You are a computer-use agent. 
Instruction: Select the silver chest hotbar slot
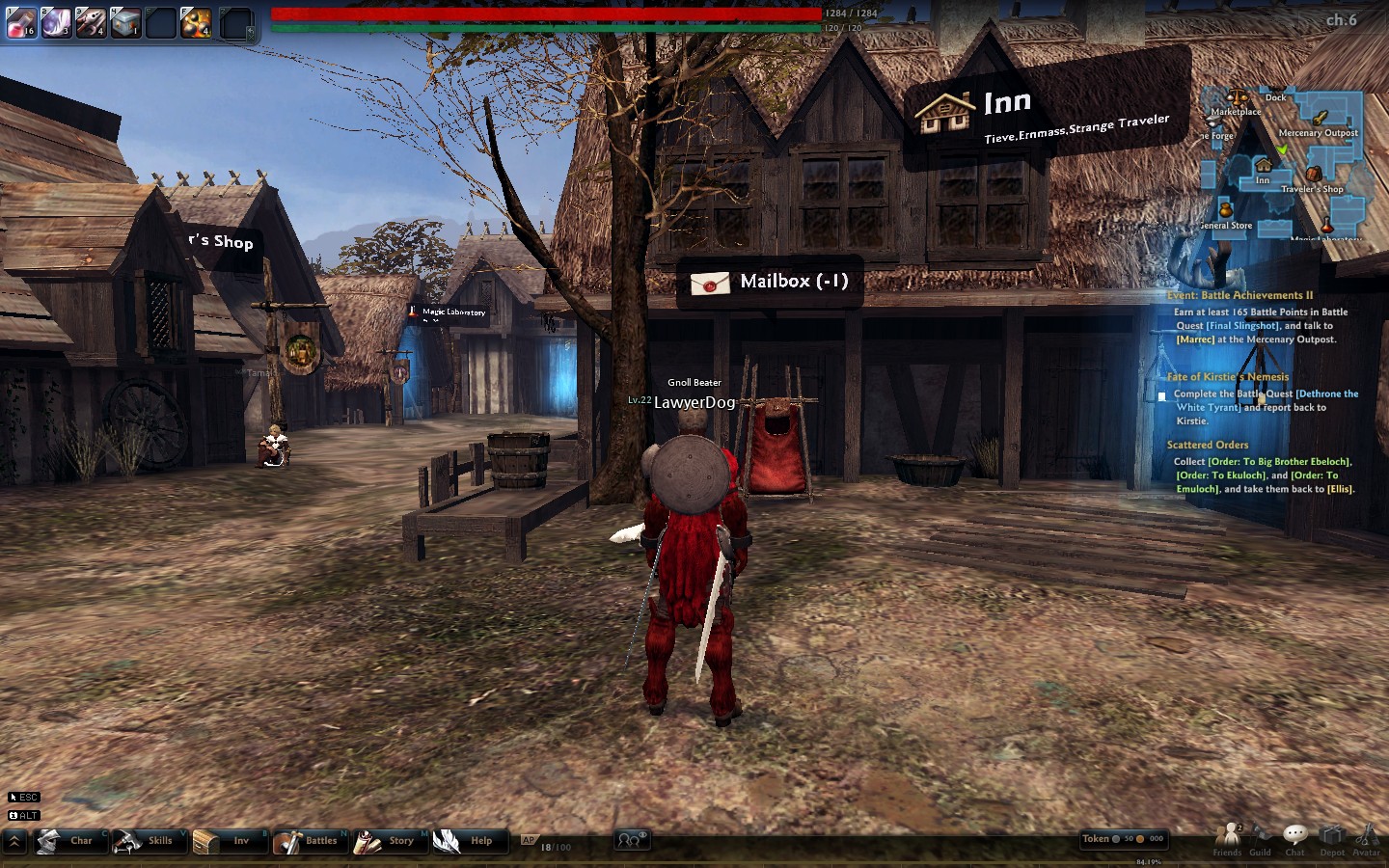tap(125, 21)
